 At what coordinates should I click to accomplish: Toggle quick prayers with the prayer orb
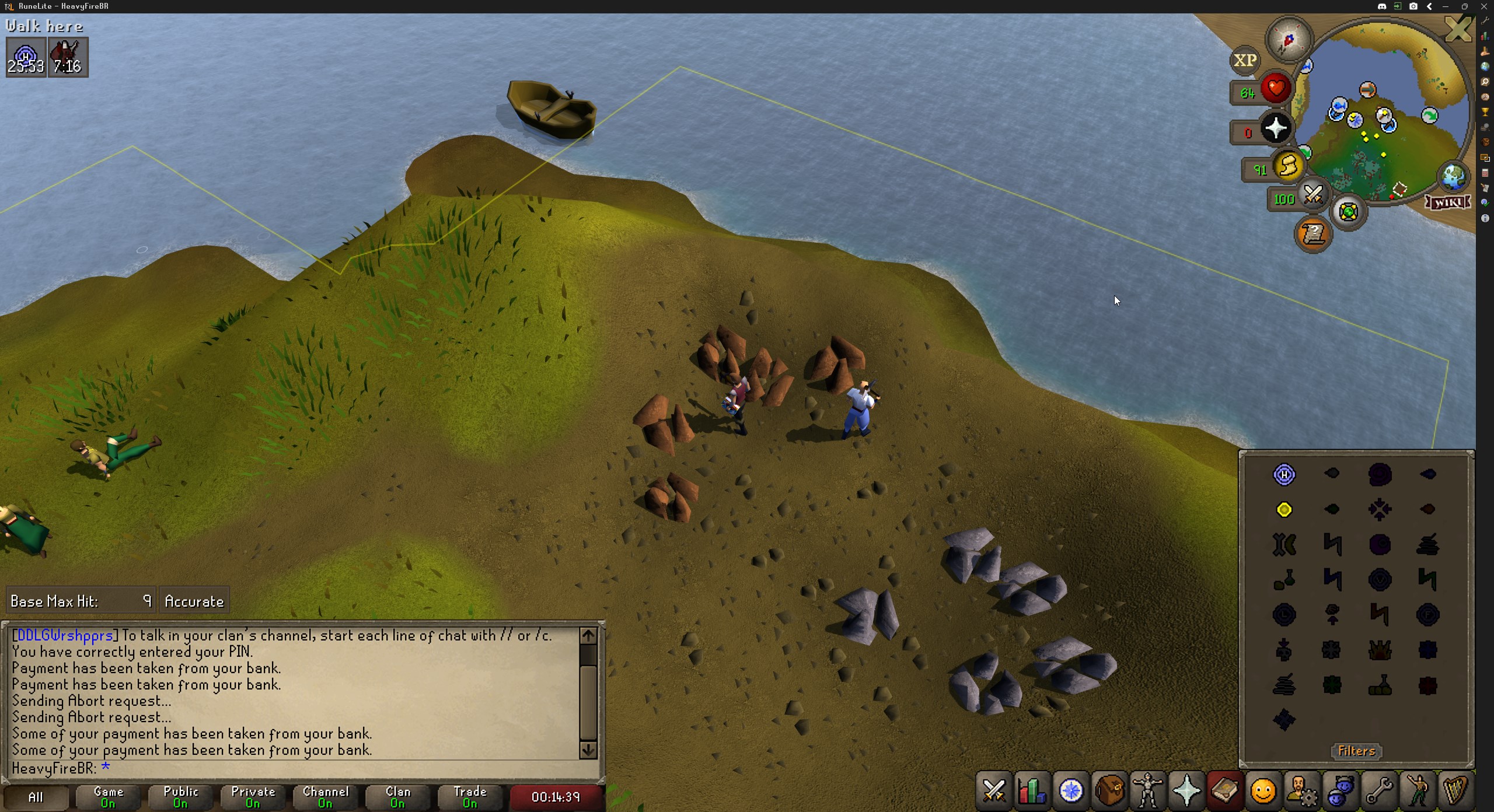(x=1276, y=128)
